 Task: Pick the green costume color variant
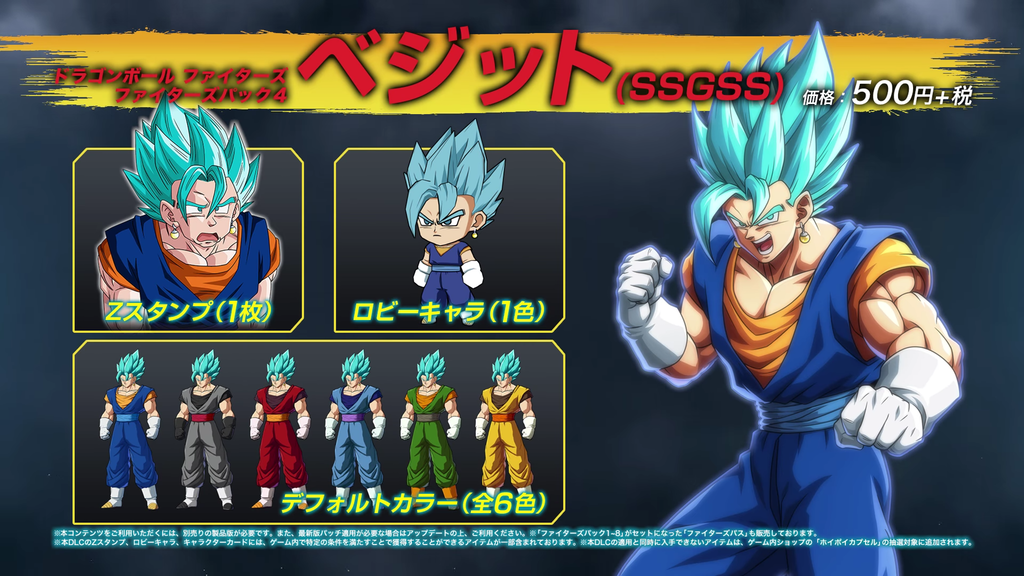click(x=430, y=430)
